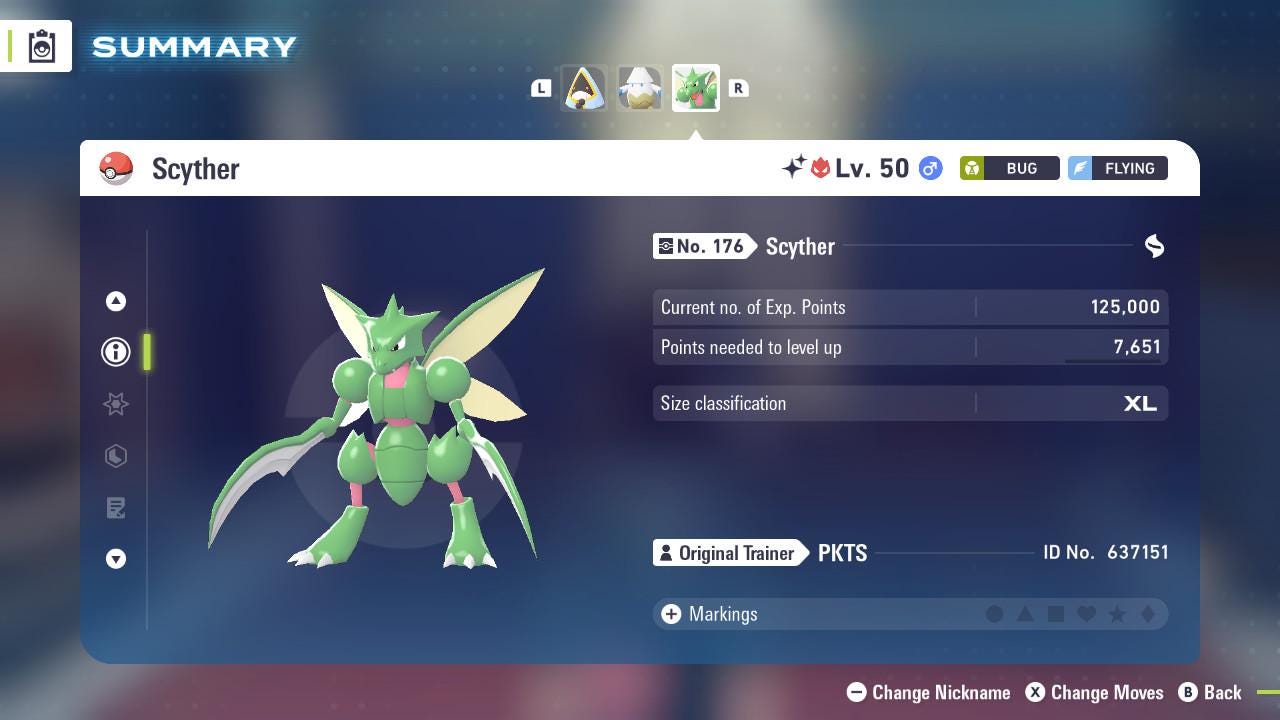Select the Original Trainer profile icon

(x=666, y=552)
